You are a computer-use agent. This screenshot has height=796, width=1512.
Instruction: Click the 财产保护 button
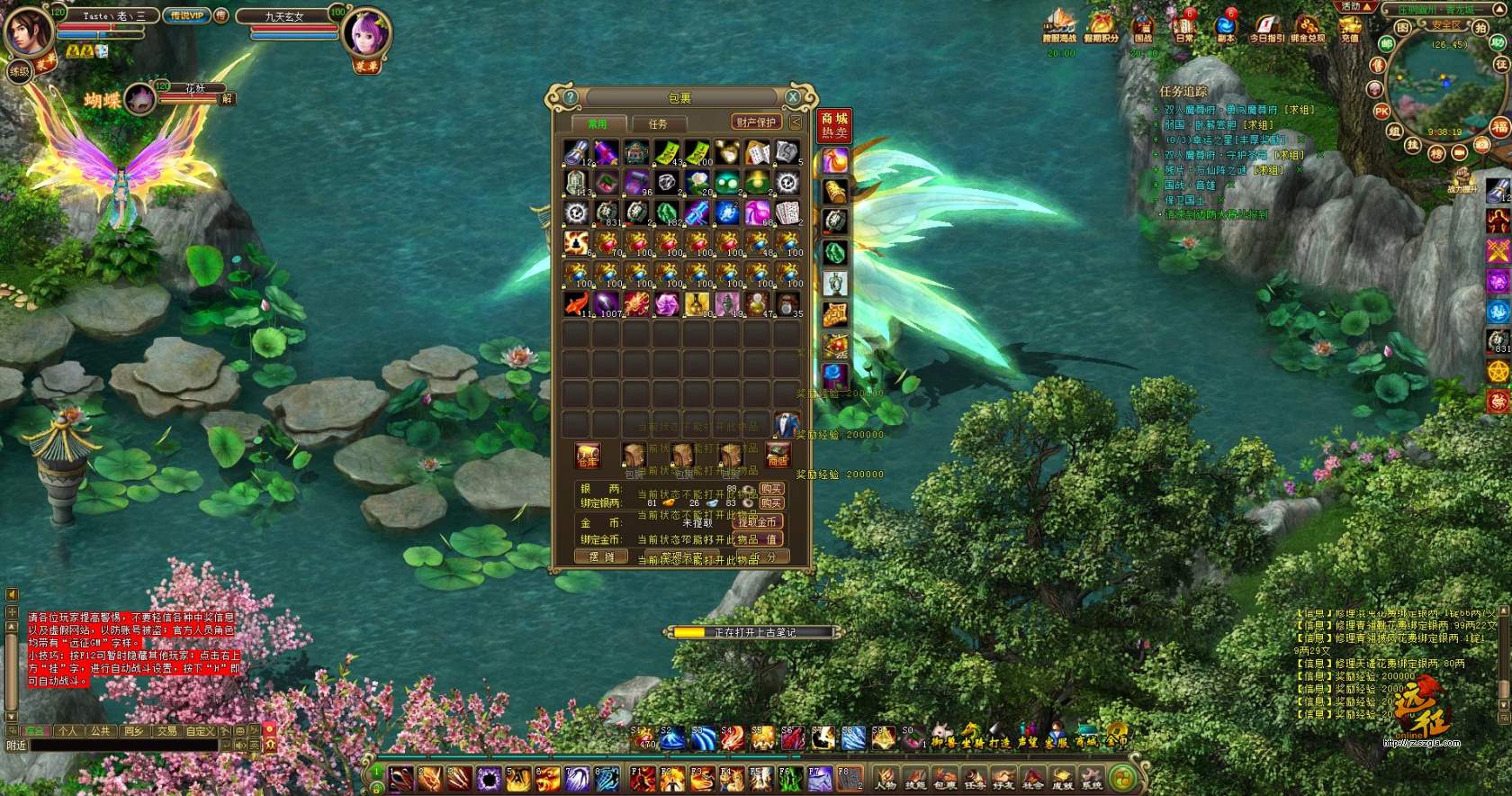click(756, 122)
